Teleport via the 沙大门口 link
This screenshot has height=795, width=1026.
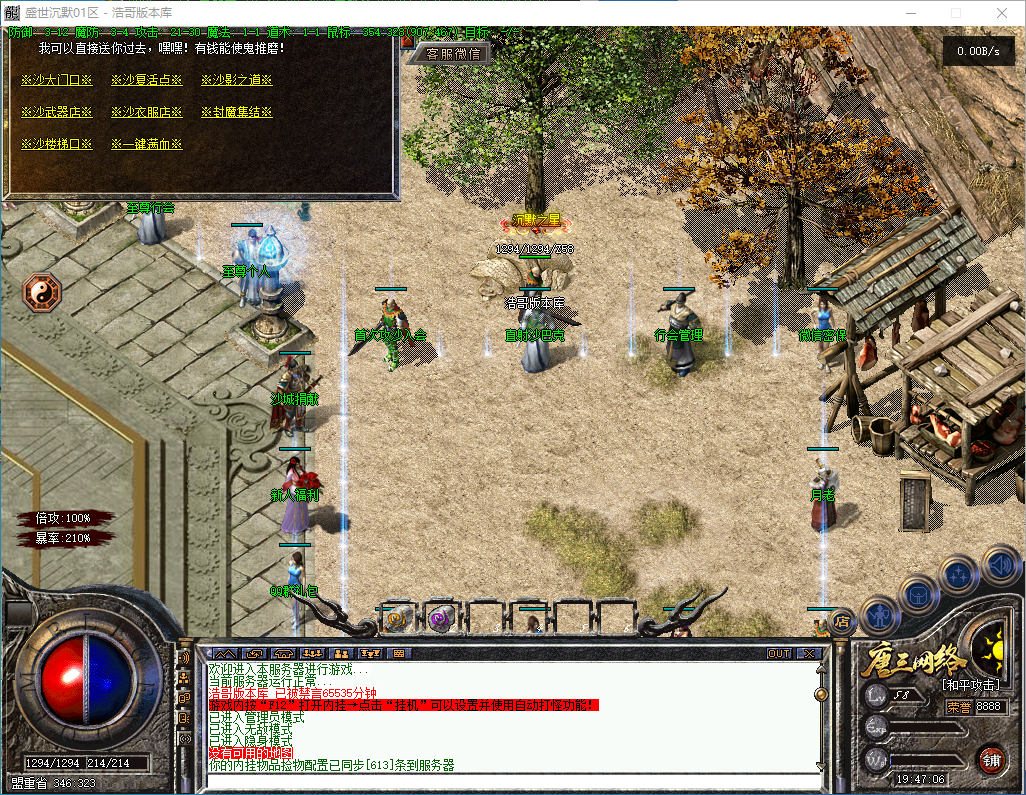[56, 80]
